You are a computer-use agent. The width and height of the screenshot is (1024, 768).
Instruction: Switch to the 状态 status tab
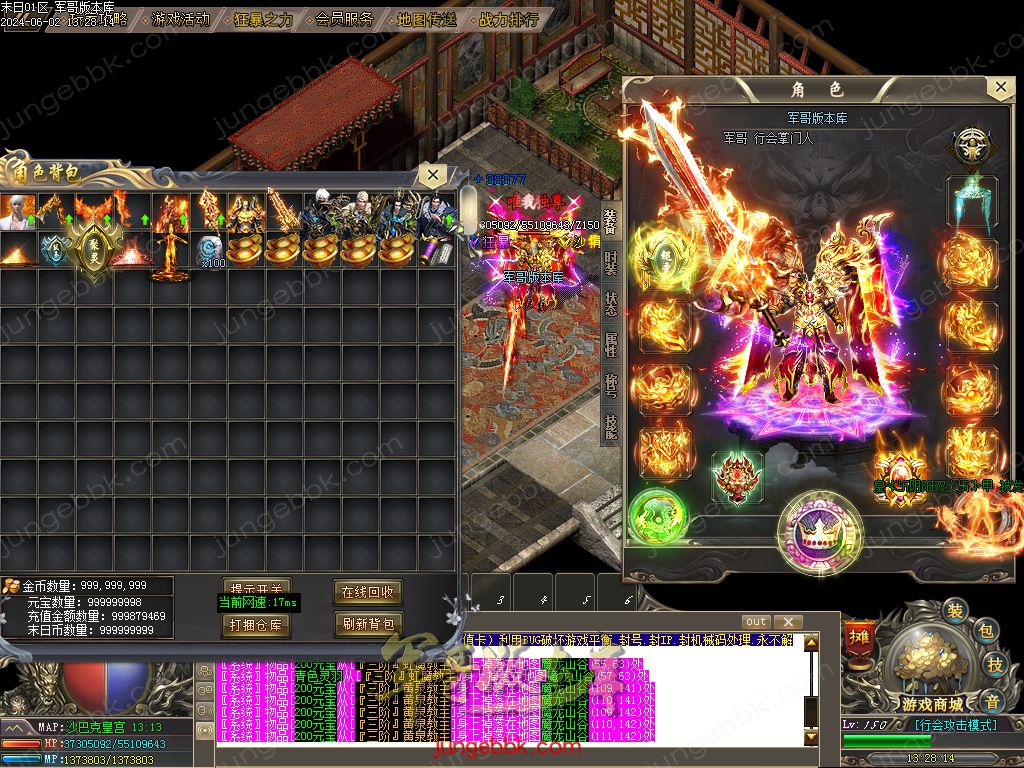pos(610,305)
